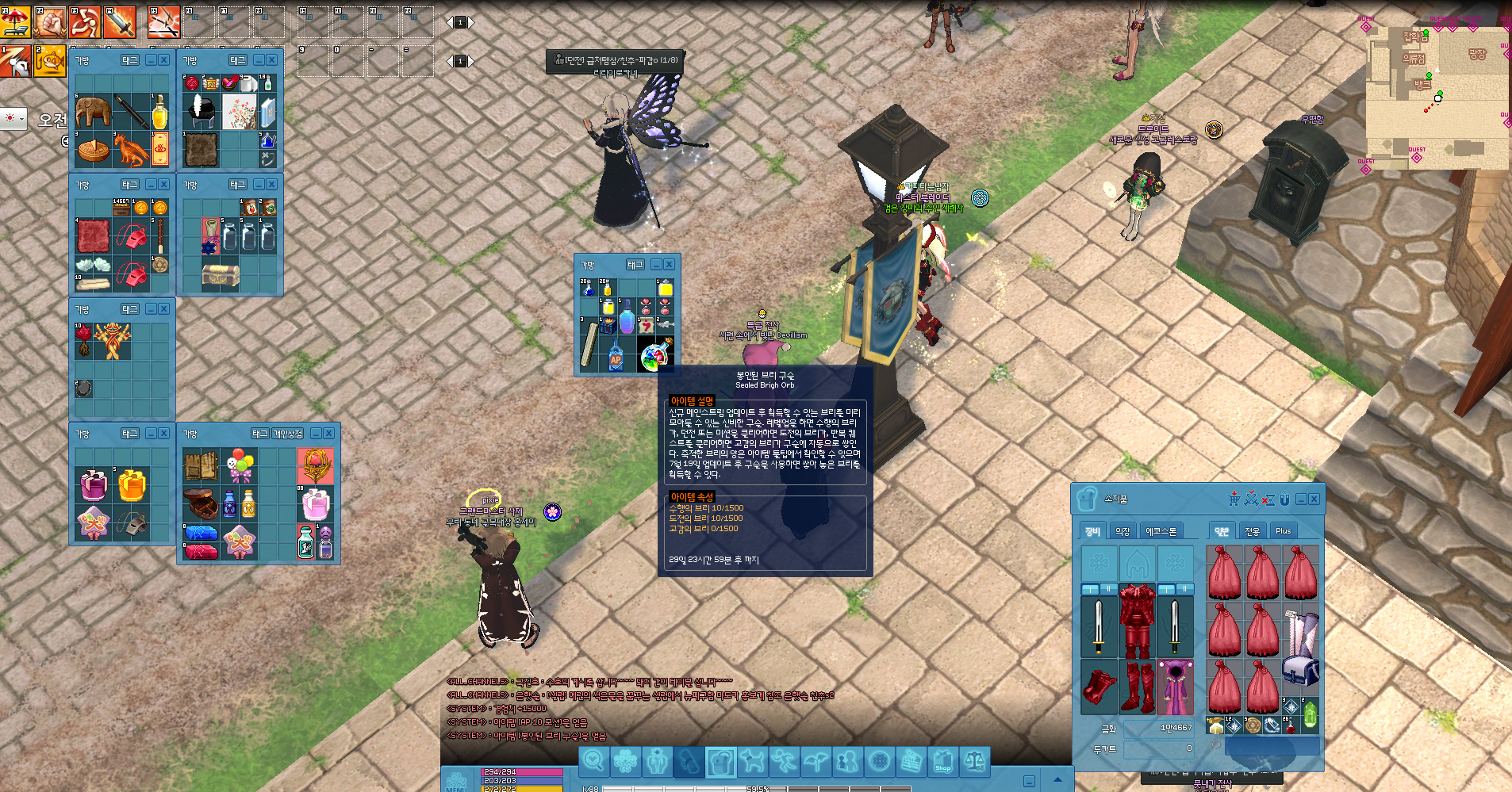Viewport: 1512px width, 792px height.
Task: Use the F4 flaming sword skill
Action: pos(120,22)
